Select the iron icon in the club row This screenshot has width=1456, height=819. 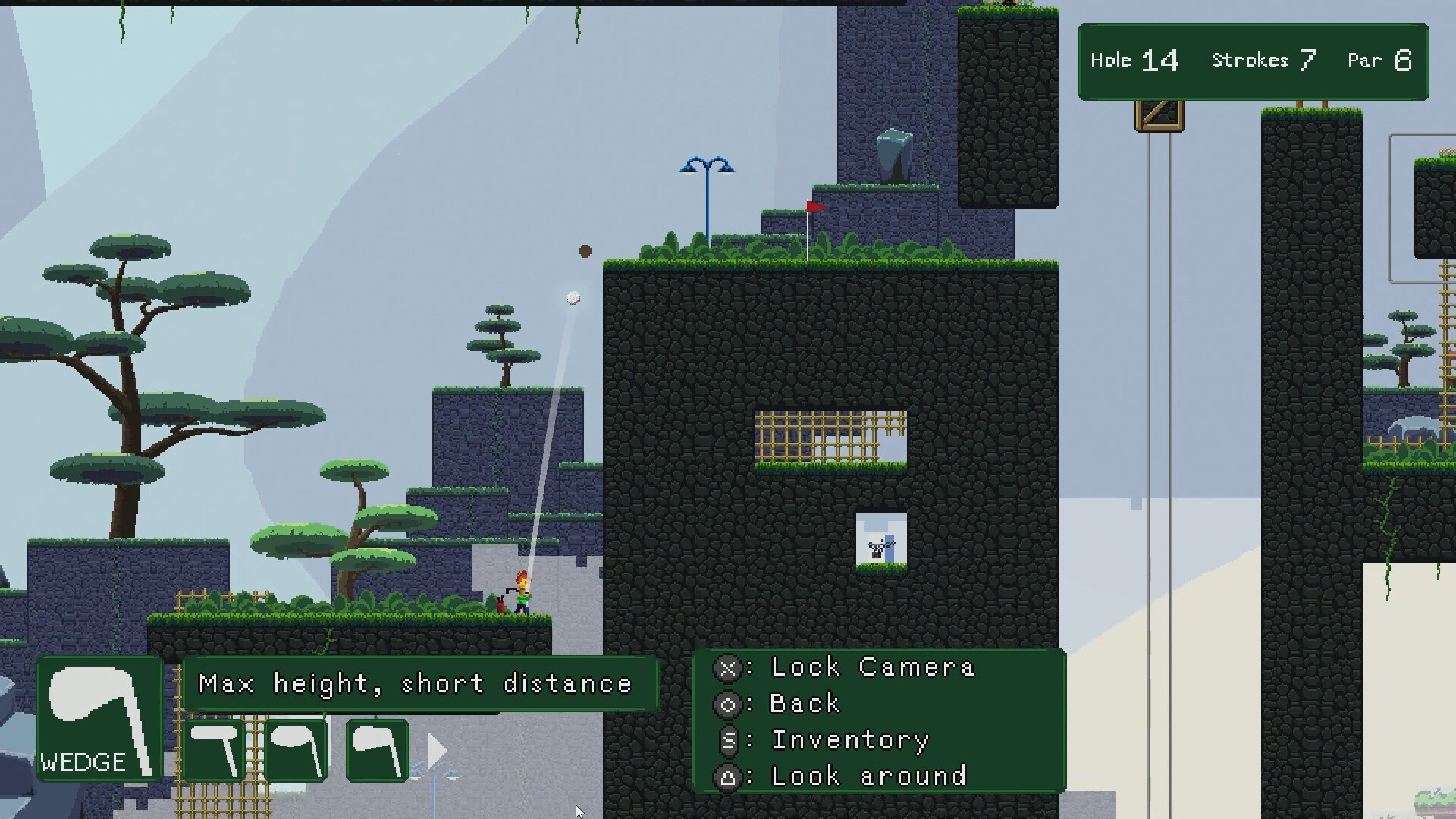(x=377, y=751)
